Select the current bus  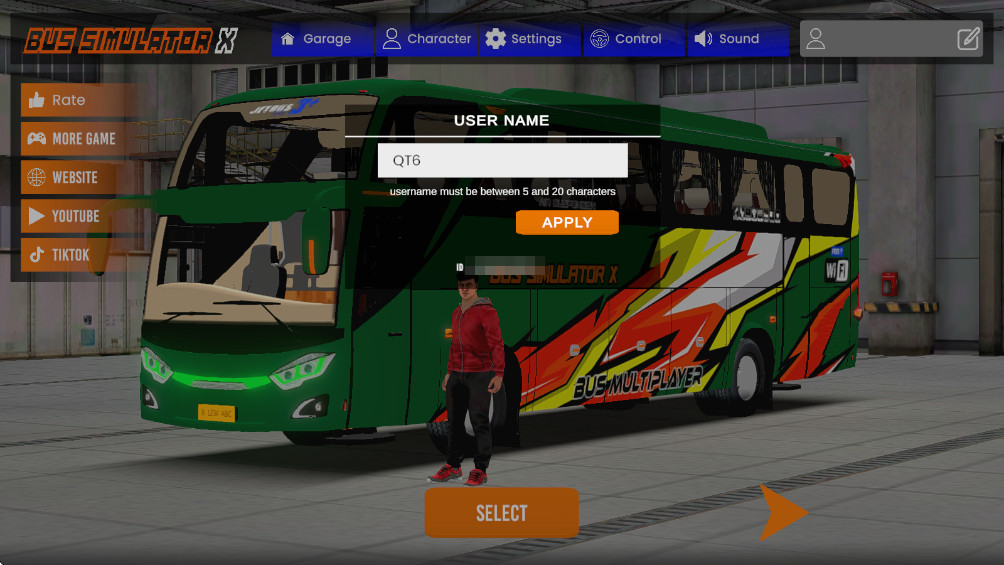click(501, 513)
